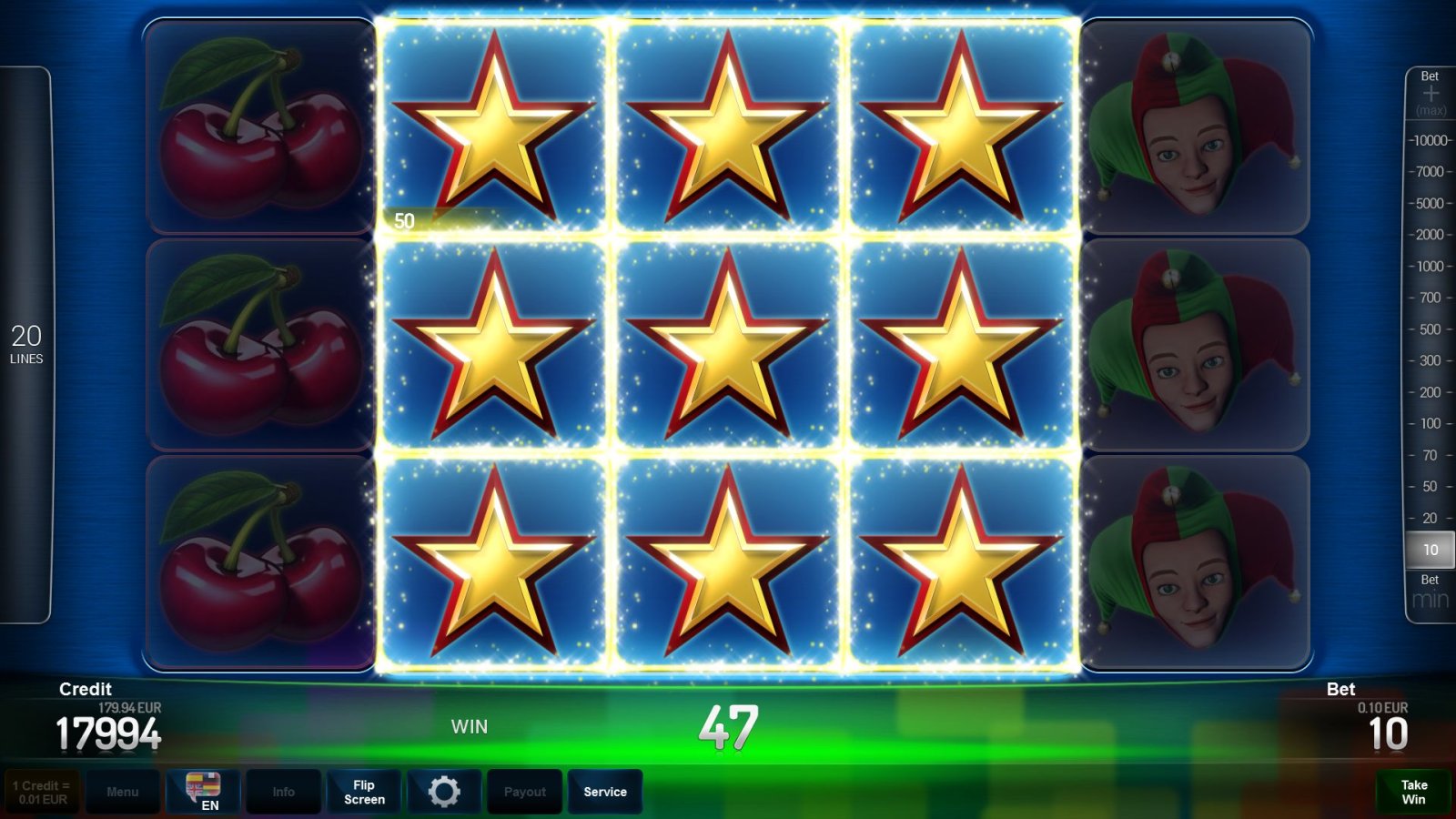Select bet value 10 on the bet ladder
Screen dimensions: 1456x819
[1429, 549]
